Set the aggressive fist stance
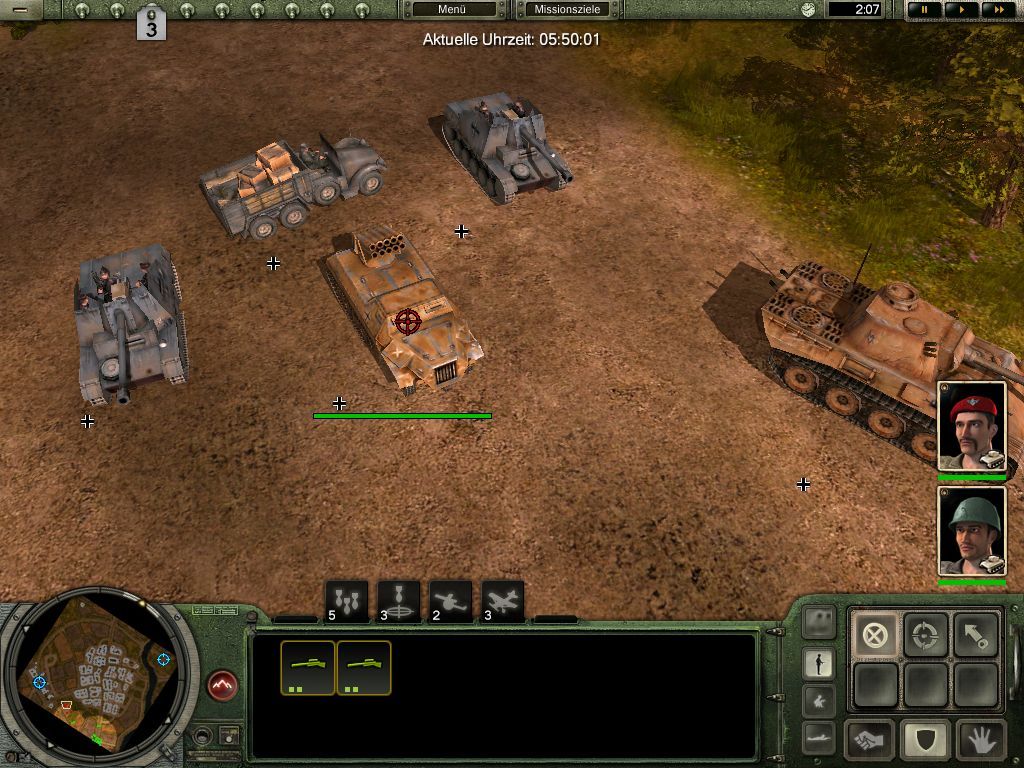Screen dimensions: 1024x768 [x=870, y=741]
